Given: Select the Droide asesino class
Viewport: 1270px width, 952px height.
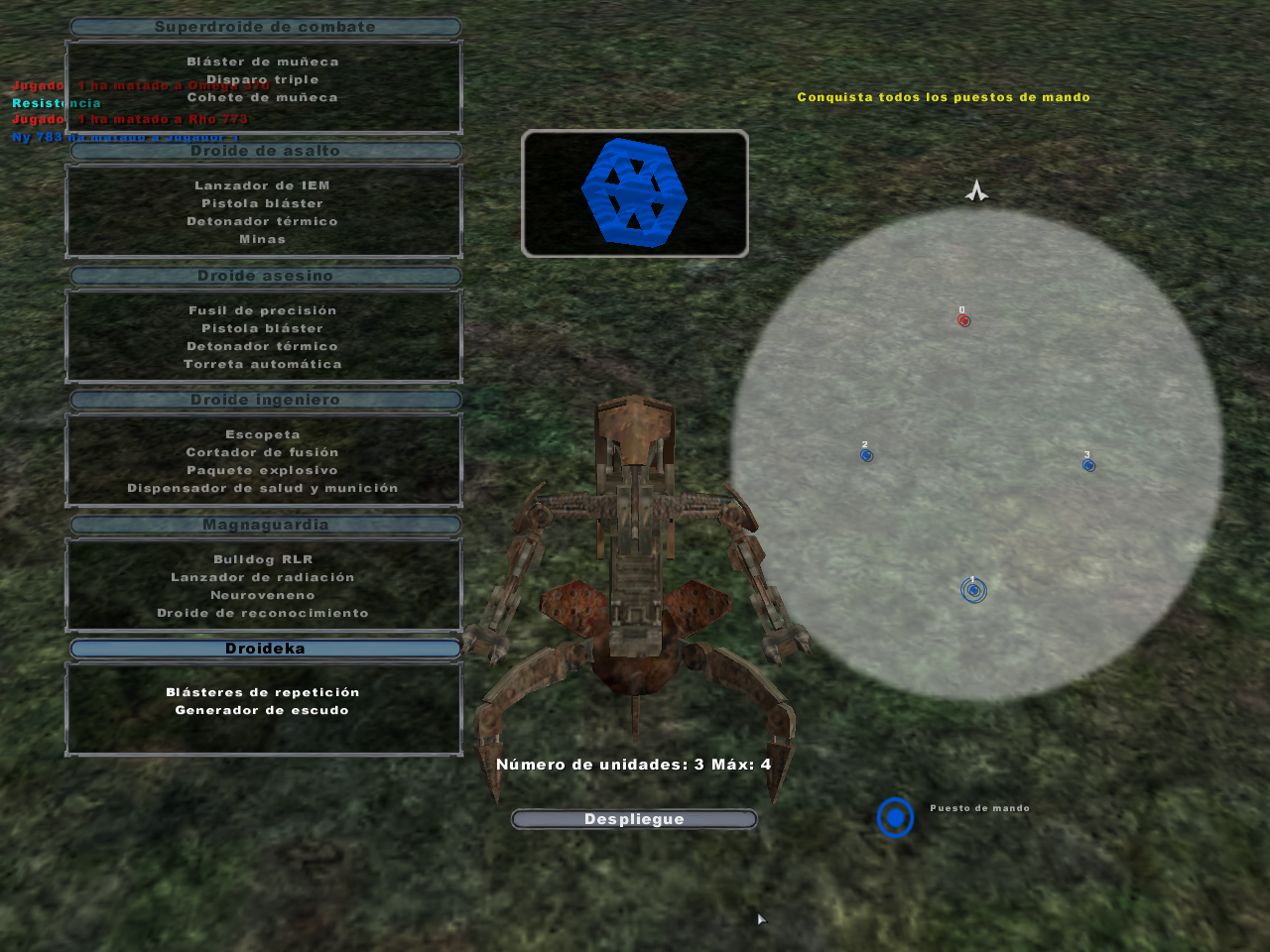Looking at the screenshot, I should click(263, 276).
